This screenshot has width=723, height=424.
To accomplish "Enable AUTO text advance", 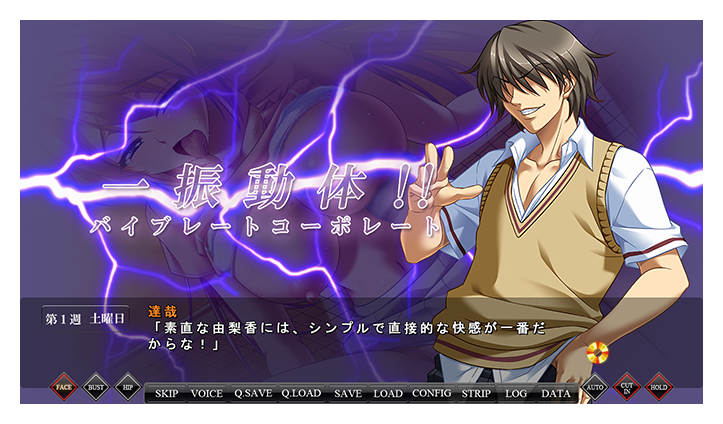I will 595,386.
